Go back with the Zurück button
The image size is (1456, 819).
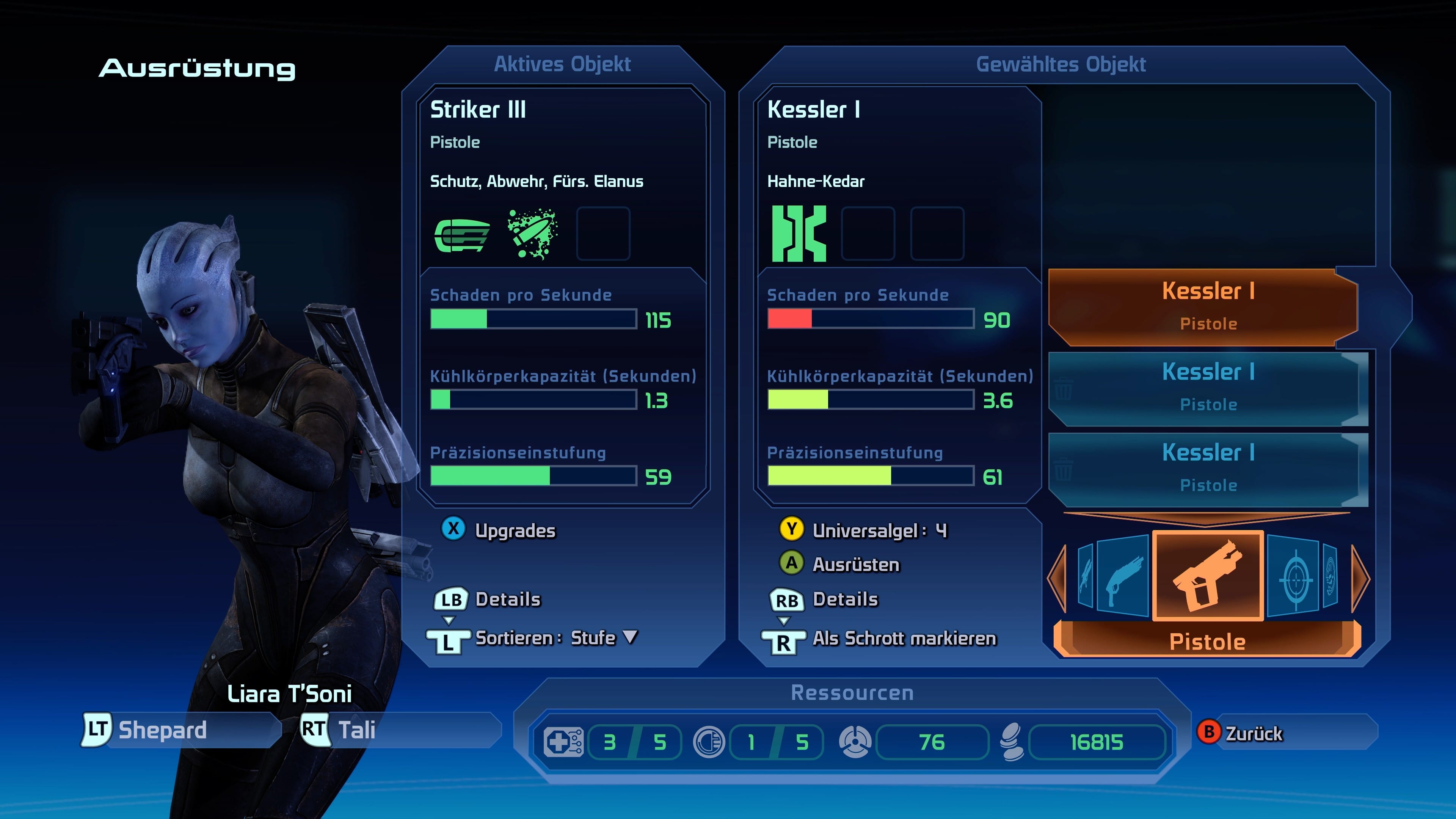point(1252,733)
